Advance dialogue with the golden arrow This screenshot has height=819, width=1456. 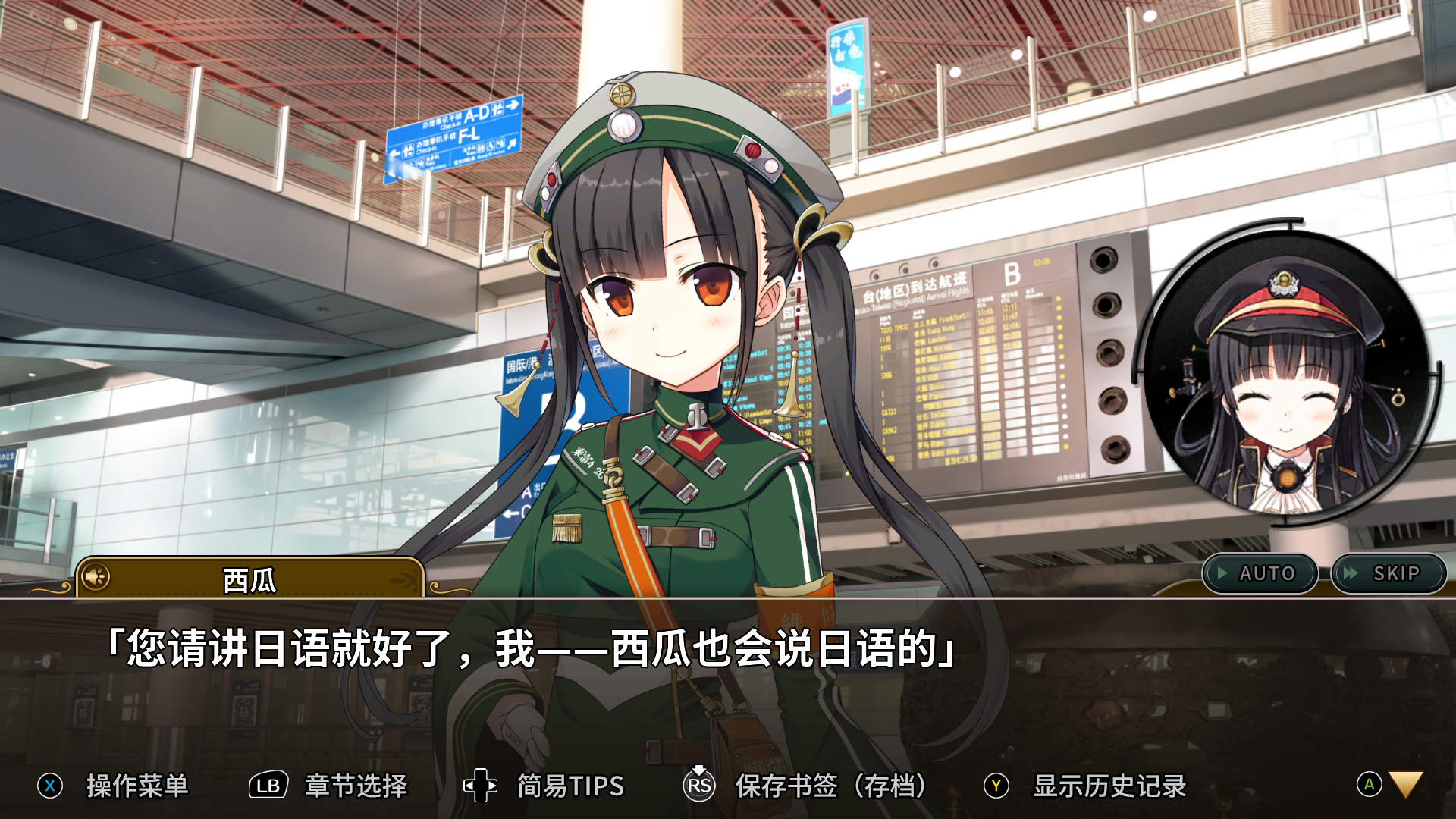[1405, 784]
